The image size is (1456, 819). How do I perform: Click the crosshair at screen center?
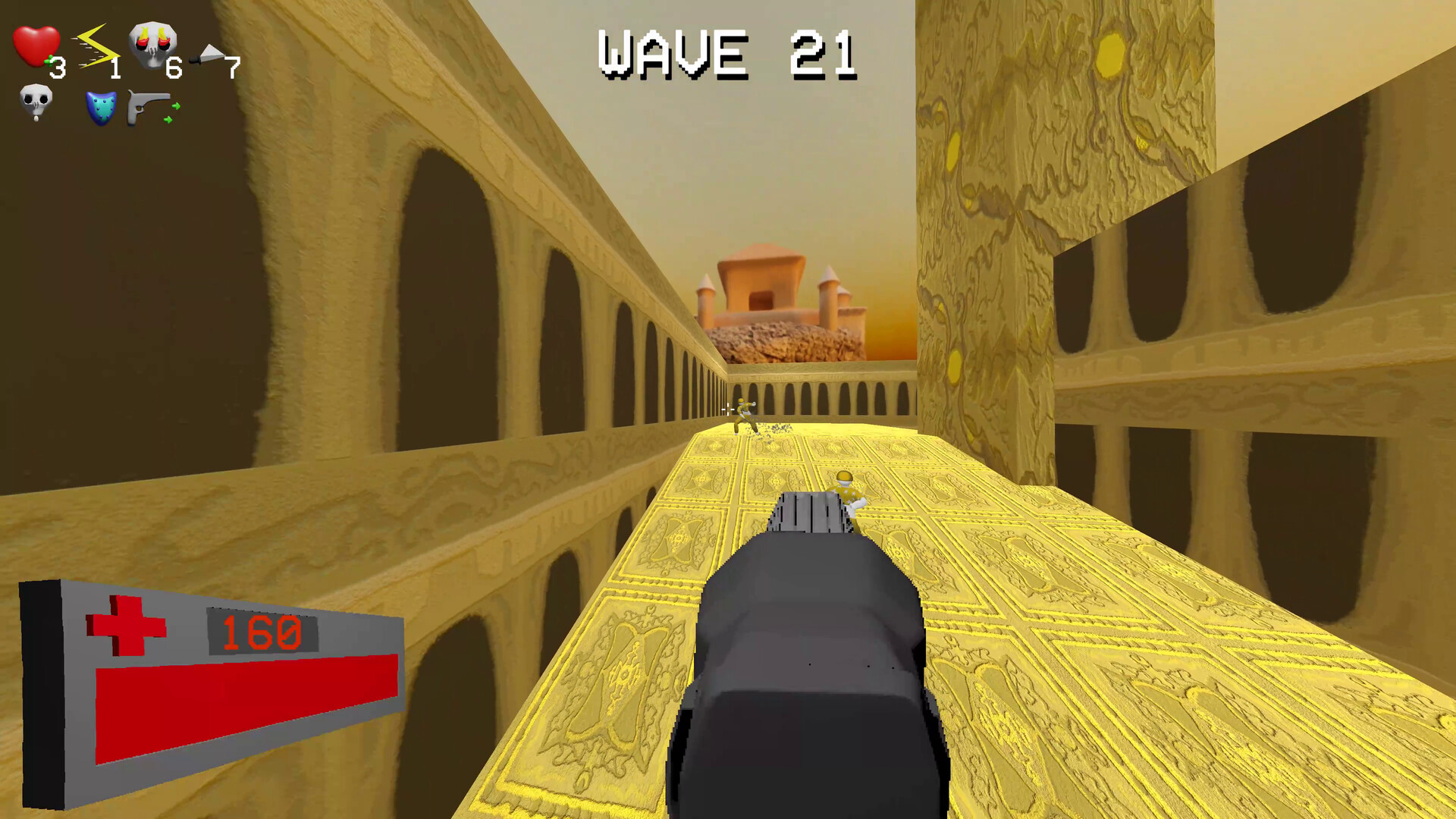coord(728,409)
